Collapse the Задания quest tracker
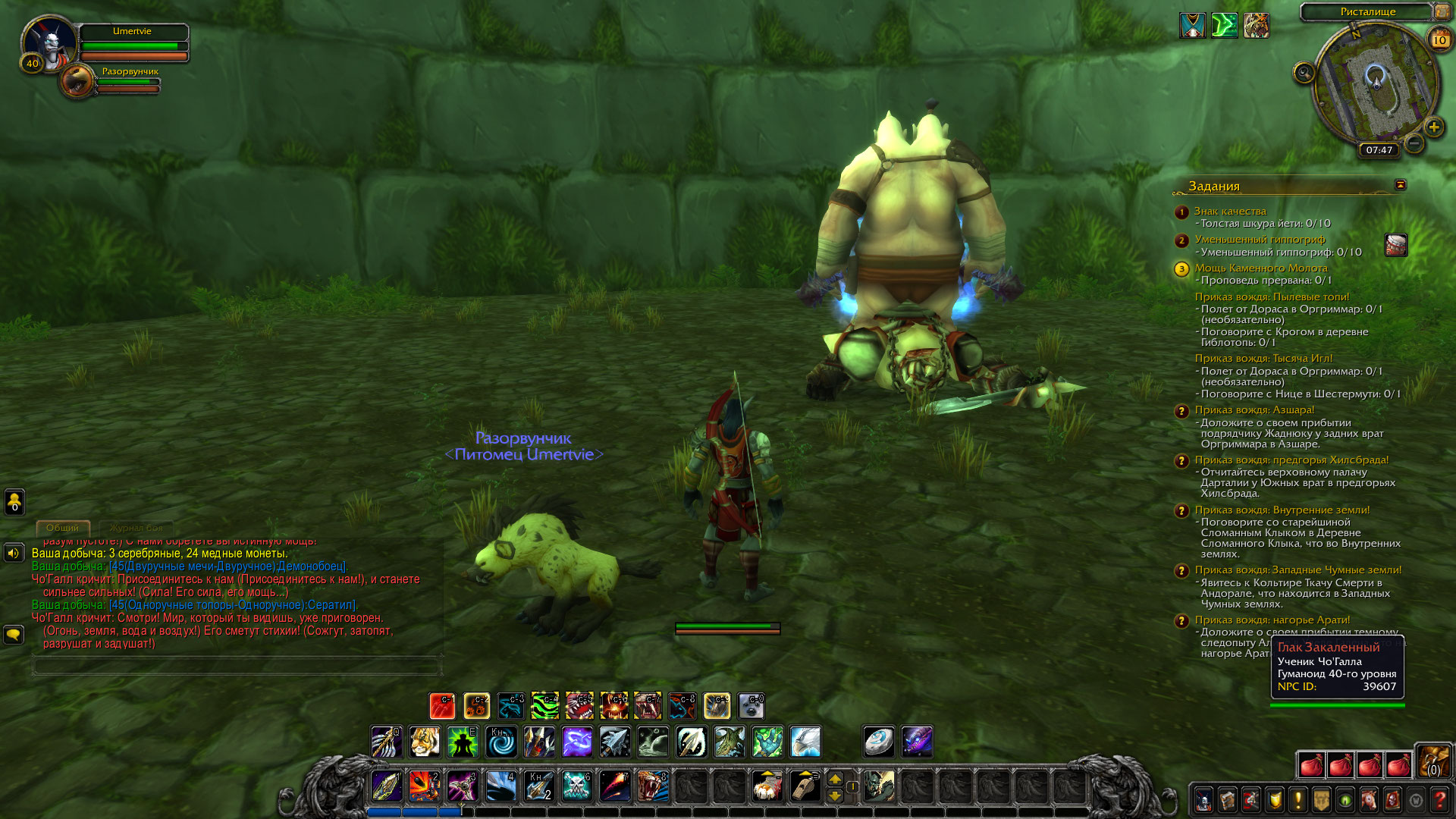 pyautogui.click(x=1400, y=185)
